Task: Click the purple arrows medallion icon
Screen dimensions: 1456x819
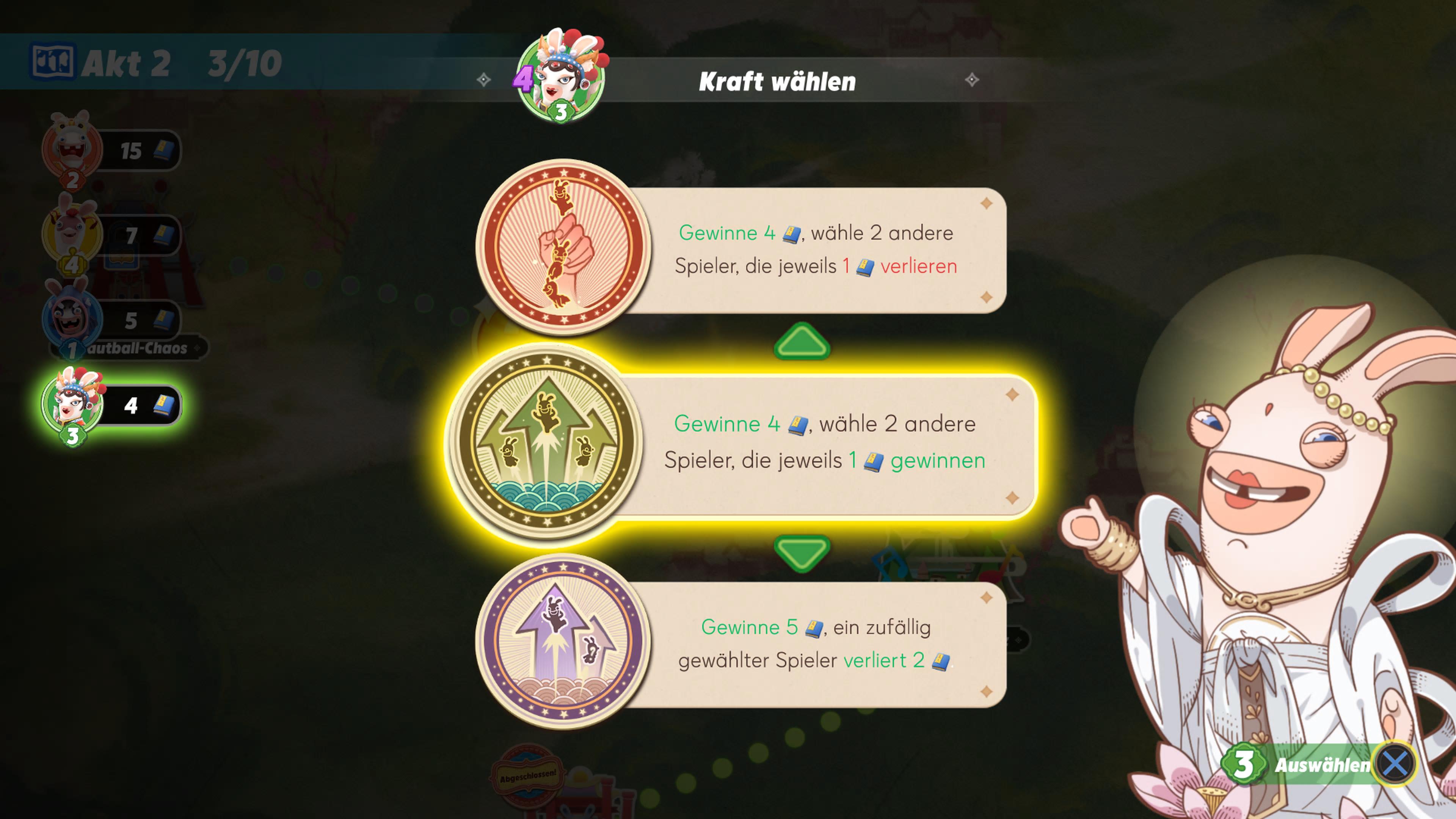Action: 563,642
